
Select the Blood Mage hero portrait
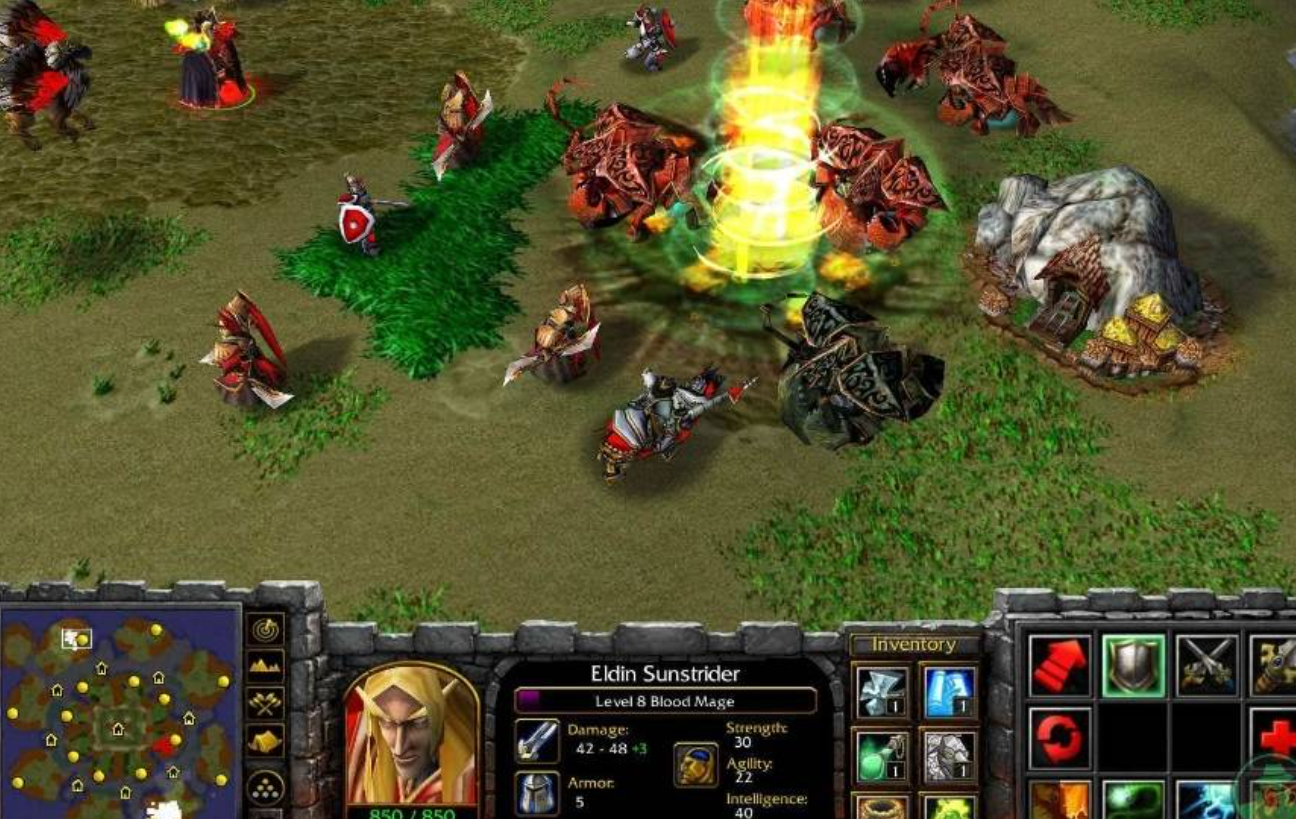tap(411, 735)
